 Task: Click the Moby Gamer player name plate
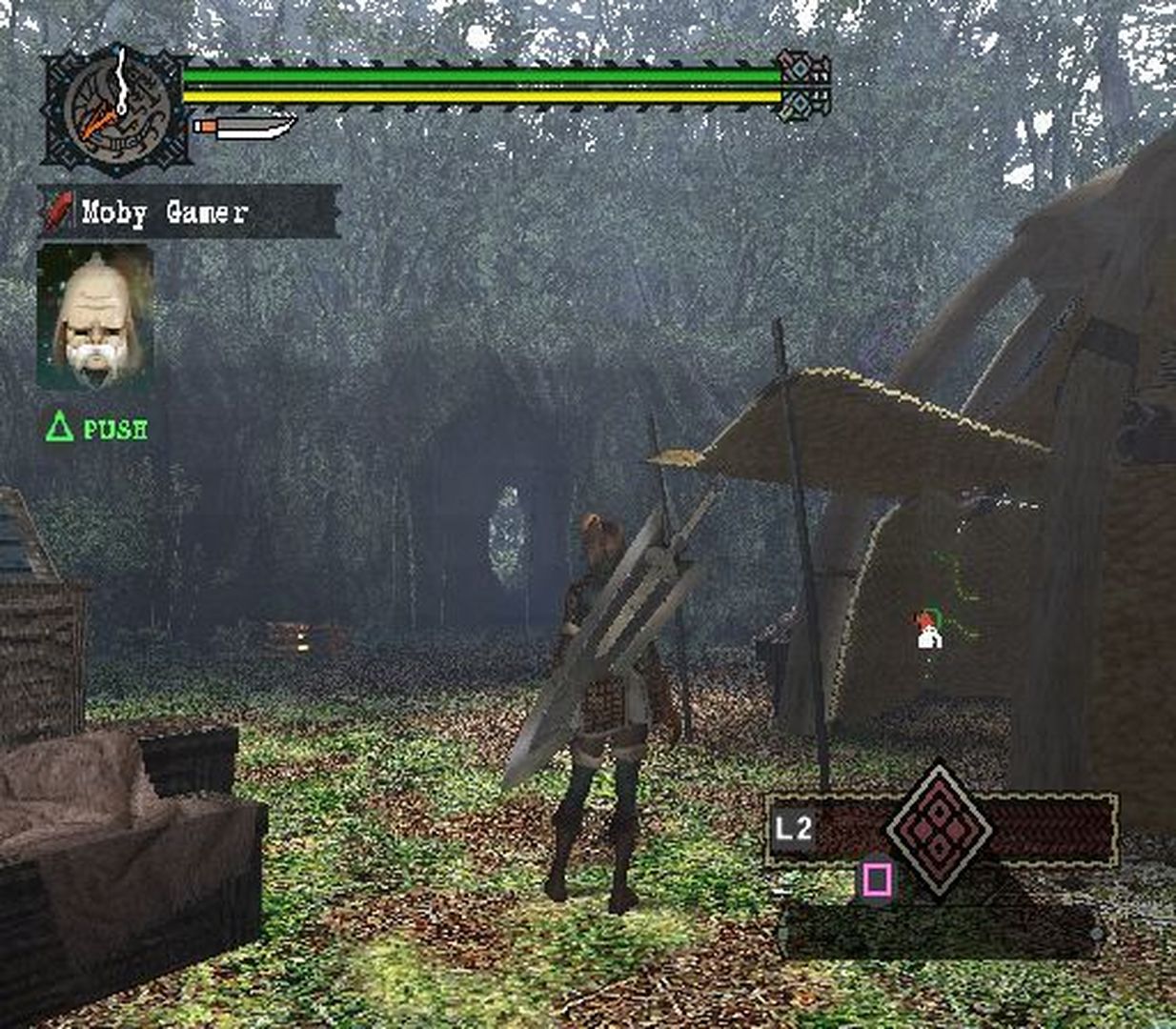click(x=190, y=212)
